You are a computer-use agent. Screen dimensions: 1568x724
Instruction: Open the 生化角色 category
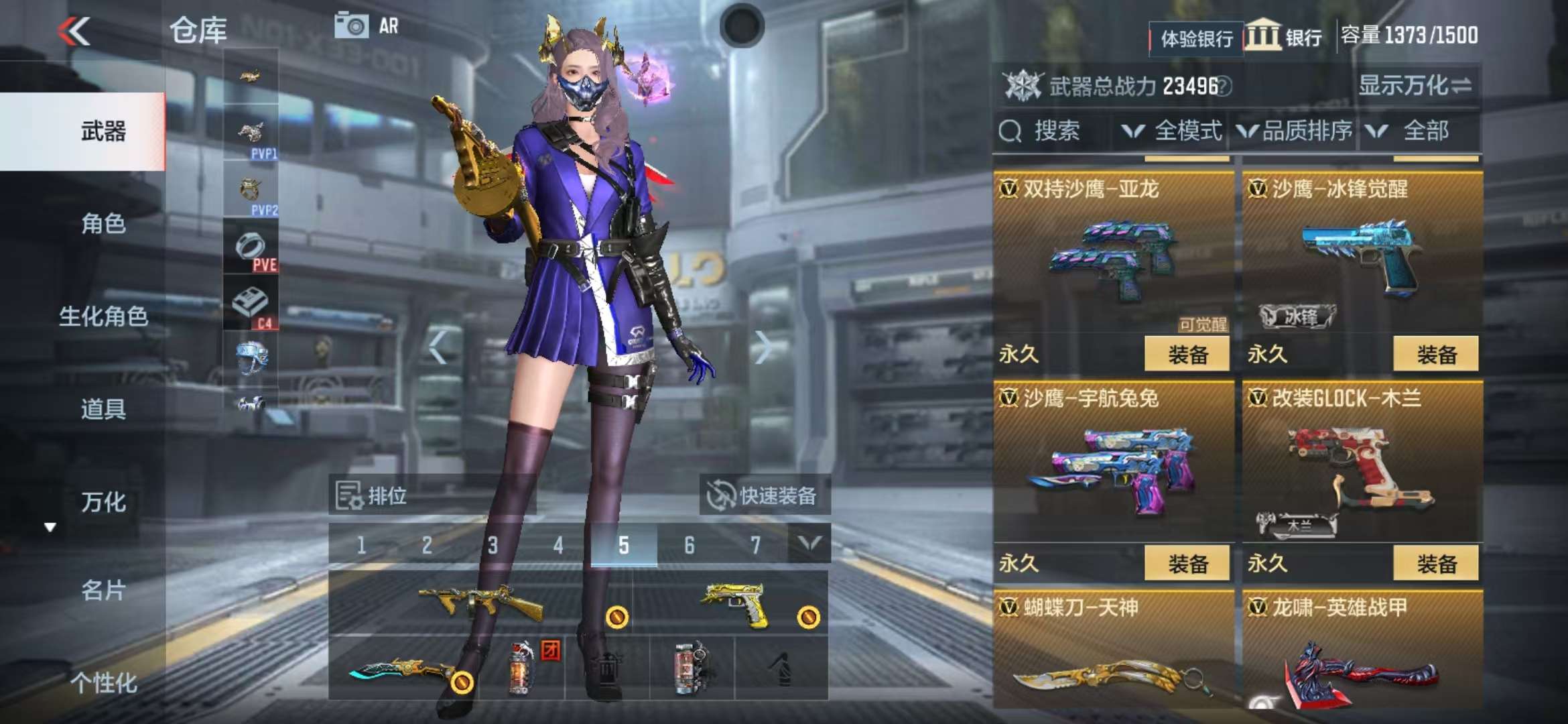pyautogui.click(x=103, y=316)
